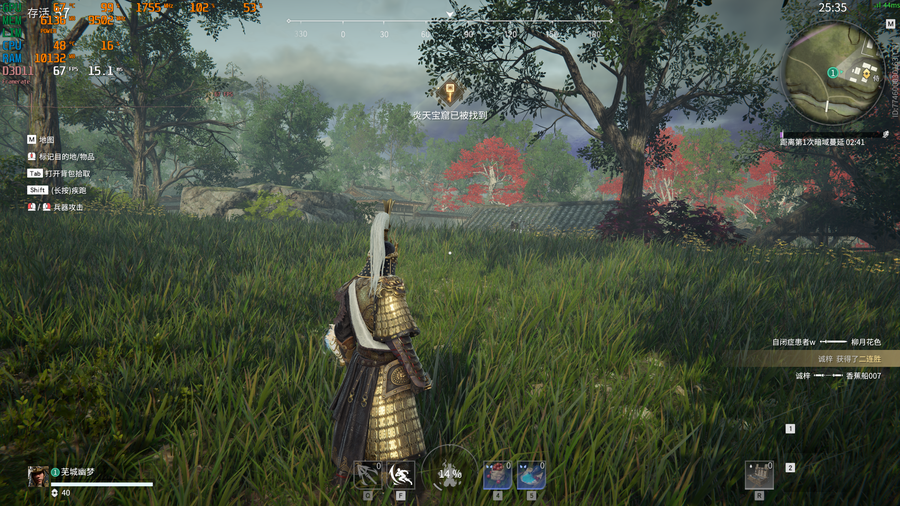The image size is (900, 506).
Task: Use the red consumable item slot
Action: [x=497, y=475]
